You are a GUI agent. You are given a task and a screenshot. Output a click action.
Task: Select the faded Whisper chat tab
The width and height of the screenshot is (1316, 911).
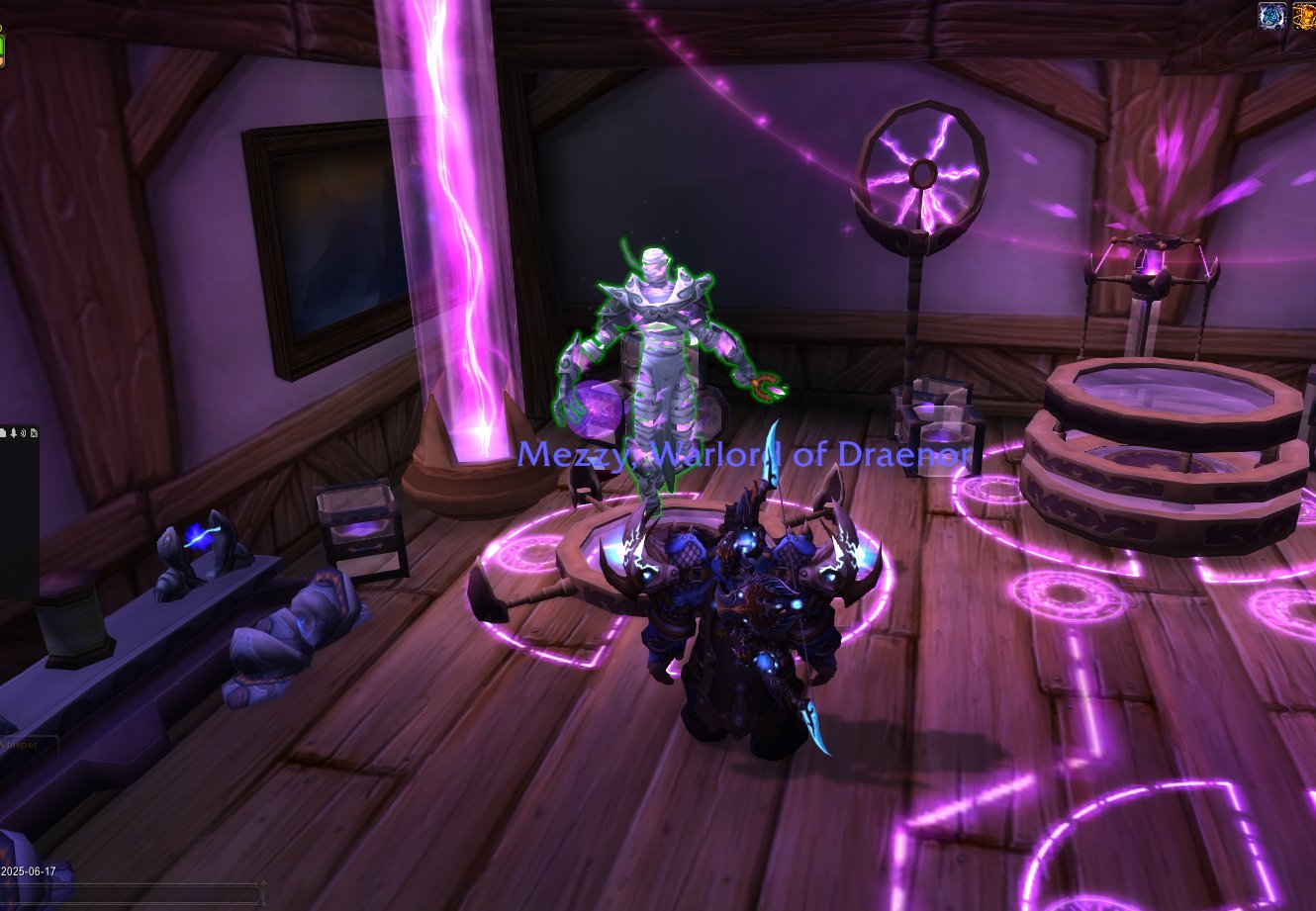(x=22, y=745)
